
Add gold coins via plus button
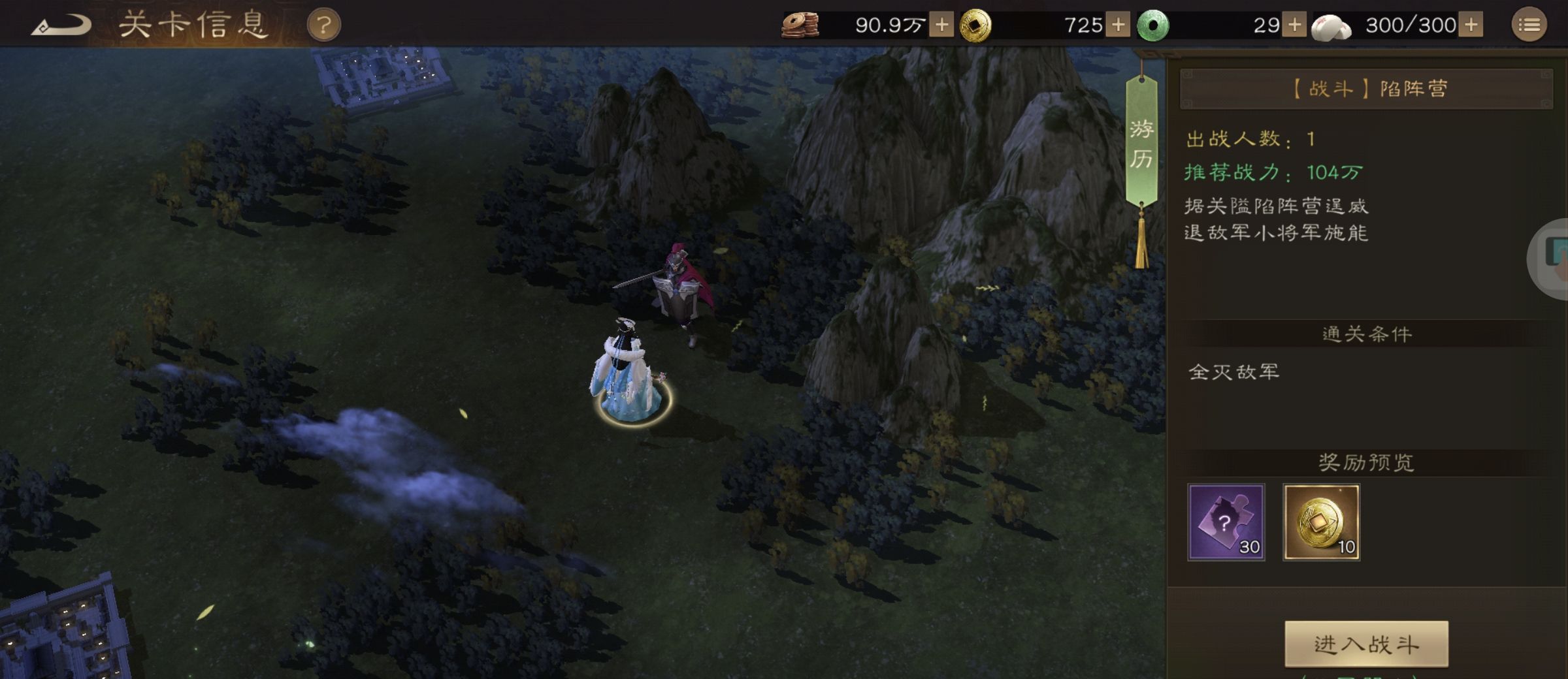[1118, 25]
